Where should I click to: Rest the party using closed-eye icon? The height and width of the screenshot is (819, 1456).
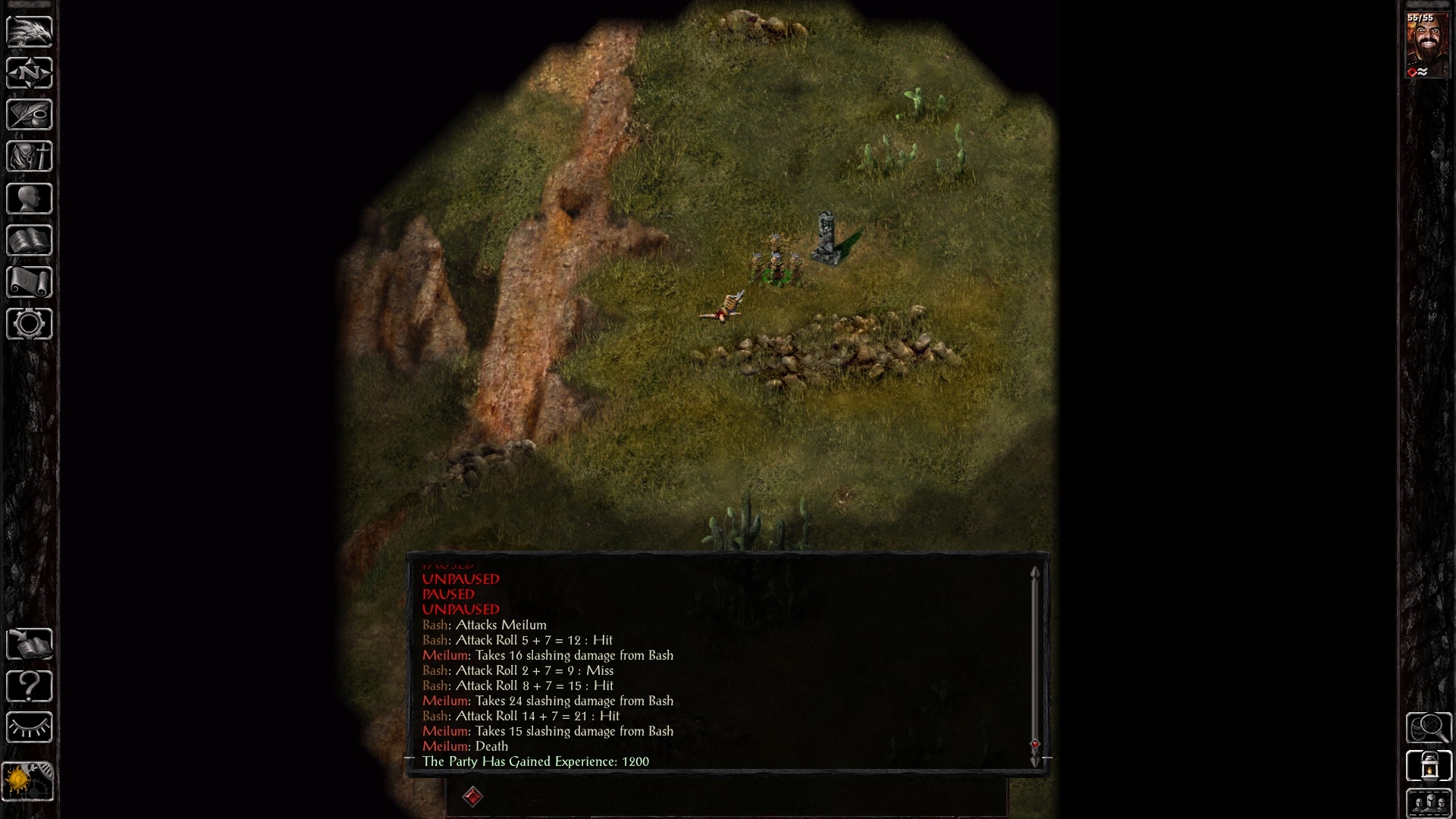point(30,728)
